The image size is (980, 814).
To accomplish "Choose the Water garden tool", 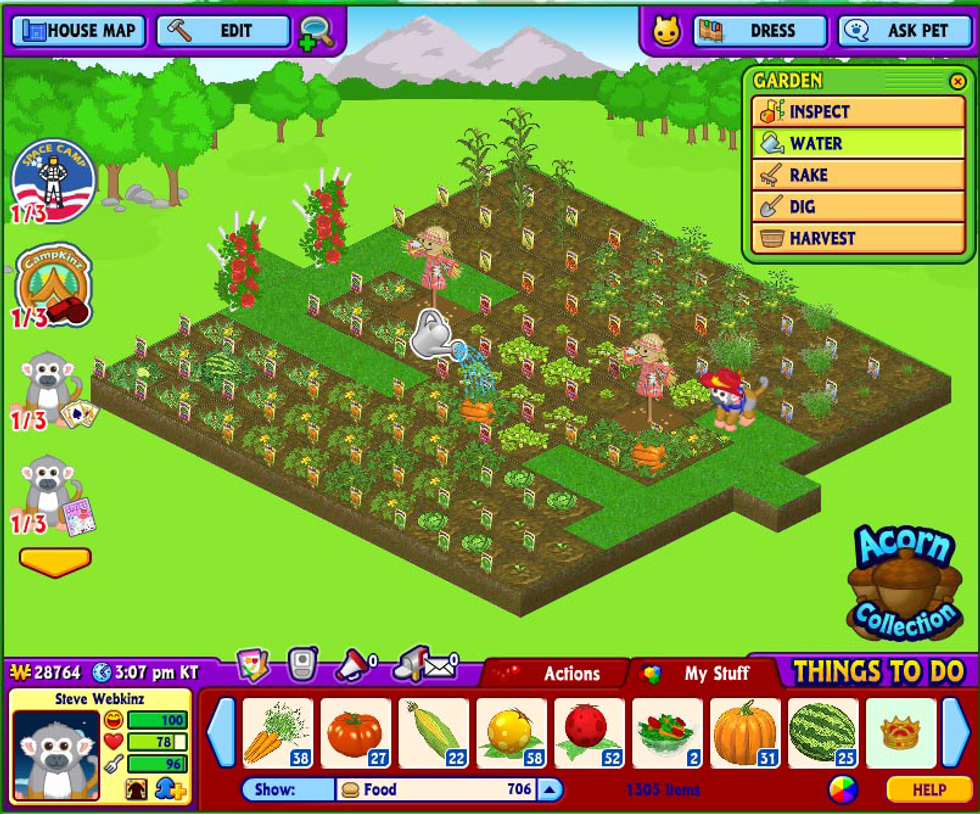I will (x=858, y=144).
